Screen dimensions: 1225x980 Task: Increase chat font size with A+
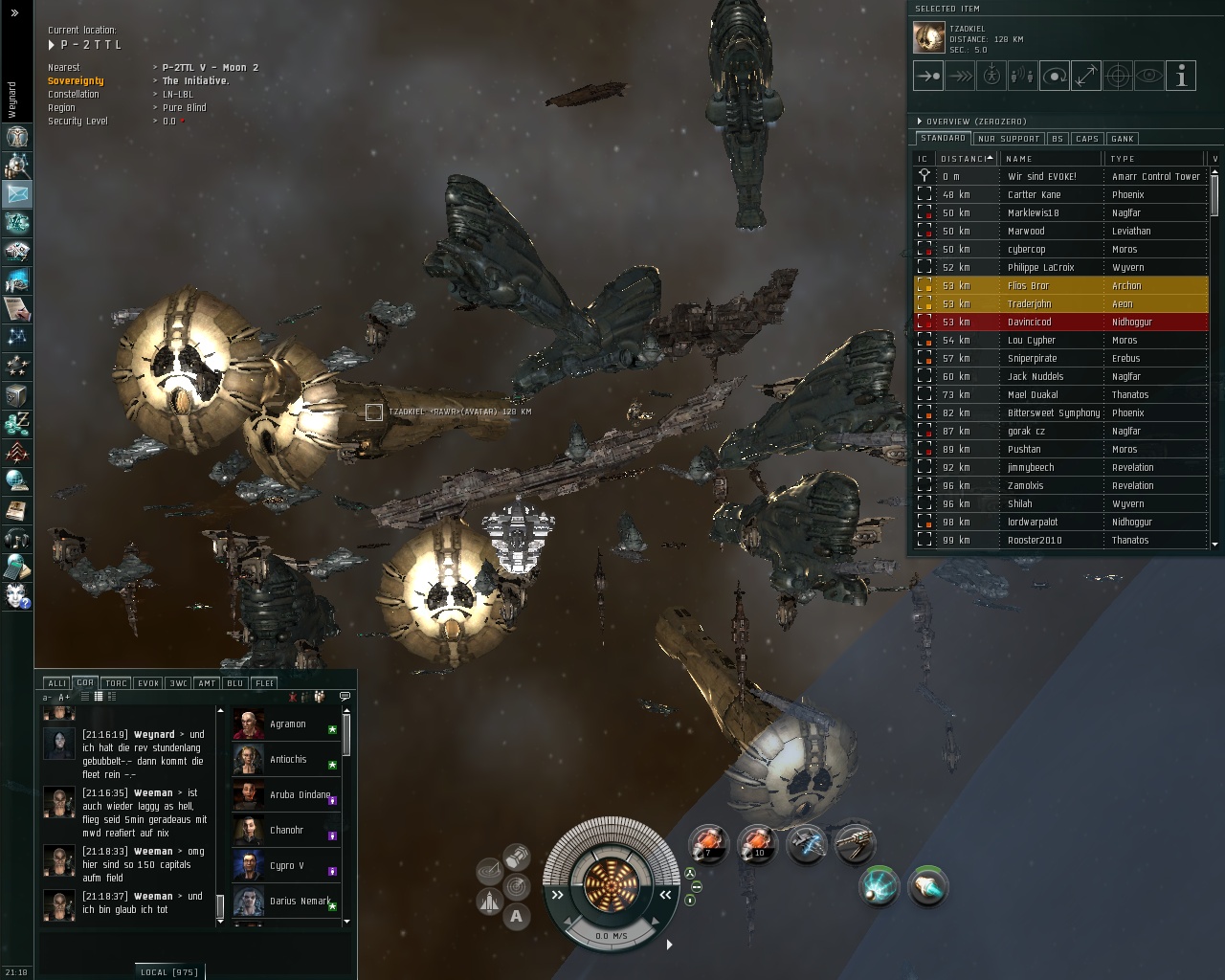64,698
